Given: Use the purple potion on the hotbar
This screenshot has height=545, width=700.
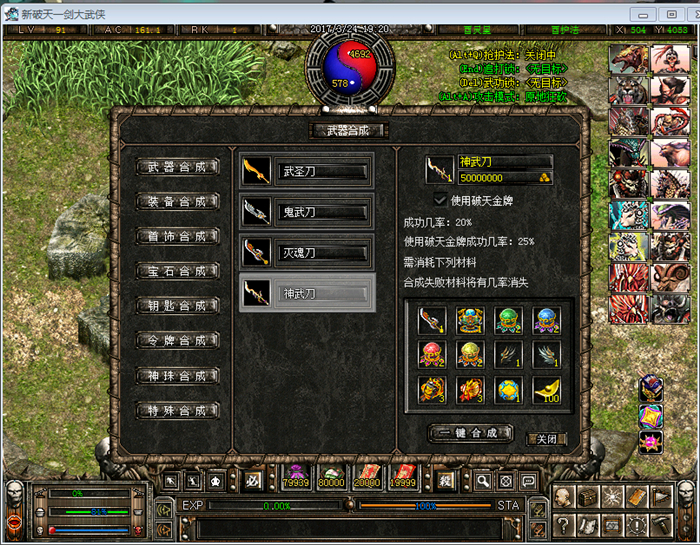Looking at the screenshot, I should 296,479.
